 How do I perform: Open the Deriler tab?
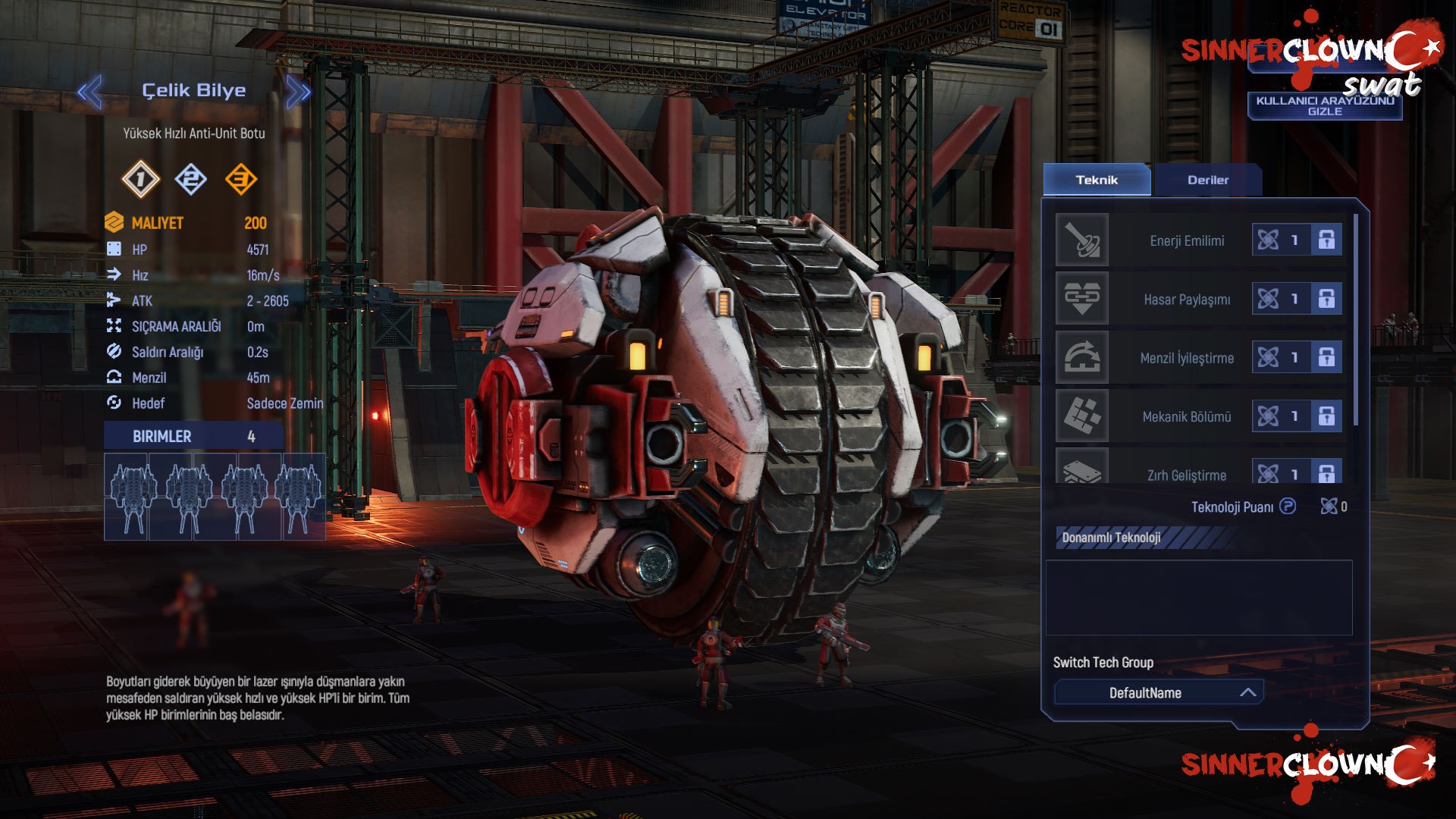[1207, 180]
